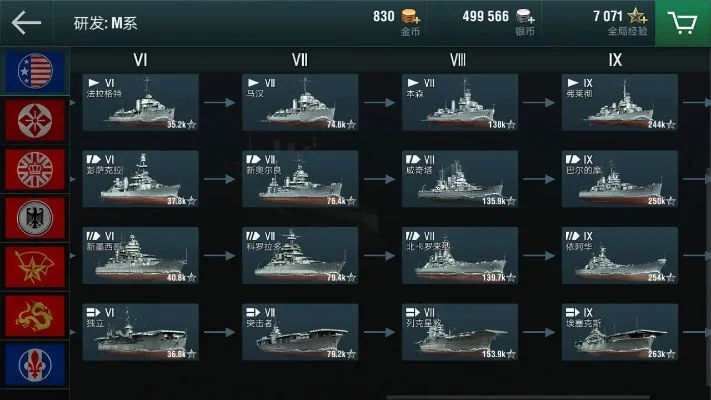The image size is (711, 400).
Task: Select the 彭萨克拉 cruiser card
Action: (140, 179)
